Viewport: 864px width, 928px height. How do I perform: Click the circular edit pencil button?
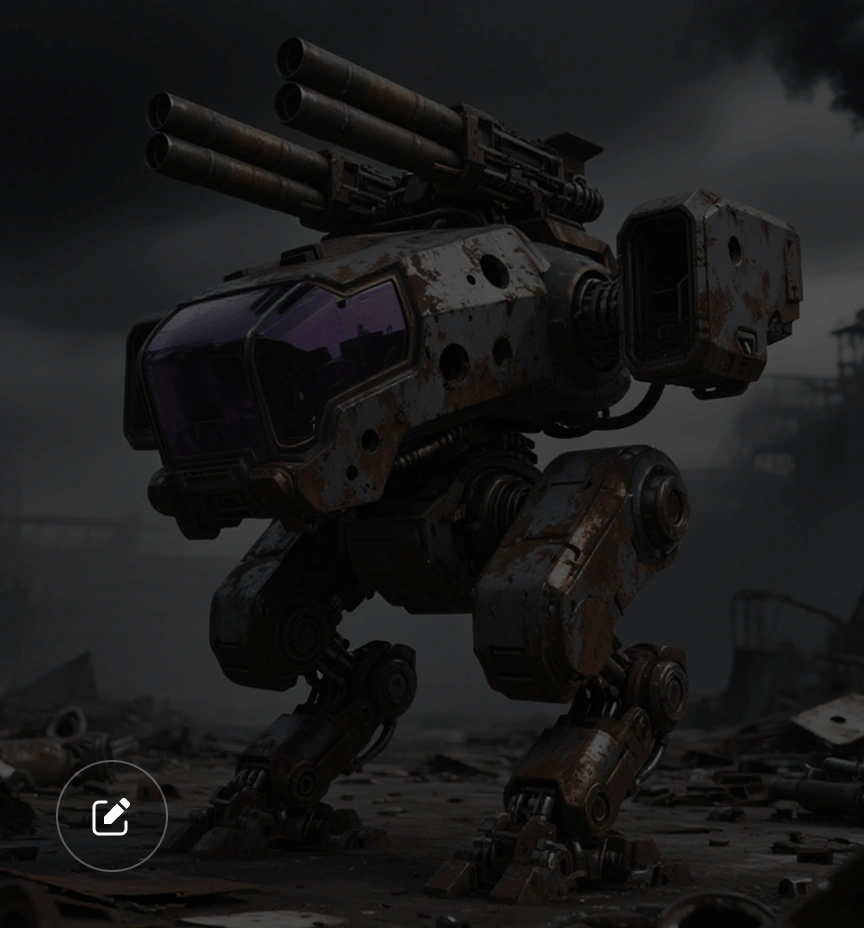[x=111, y=816]
